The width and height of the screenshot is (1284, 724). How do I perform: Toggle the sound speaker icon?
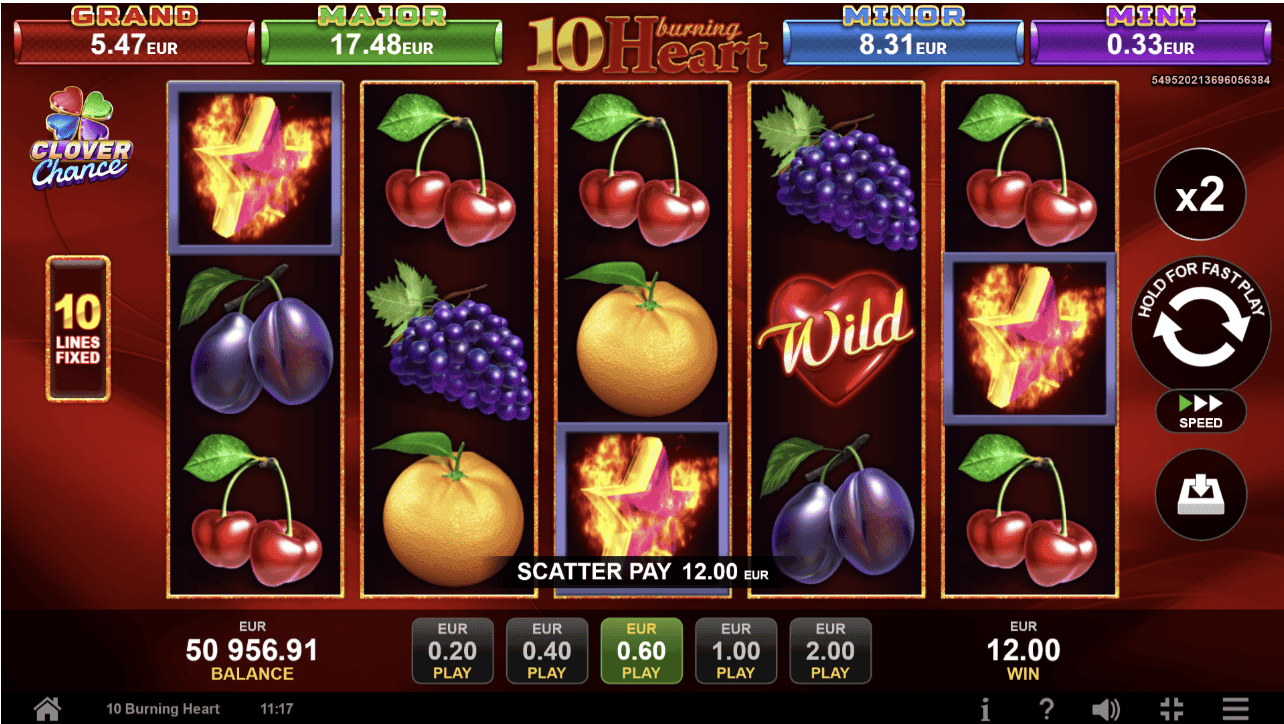pyautogui.click(x=1105, y=709)
